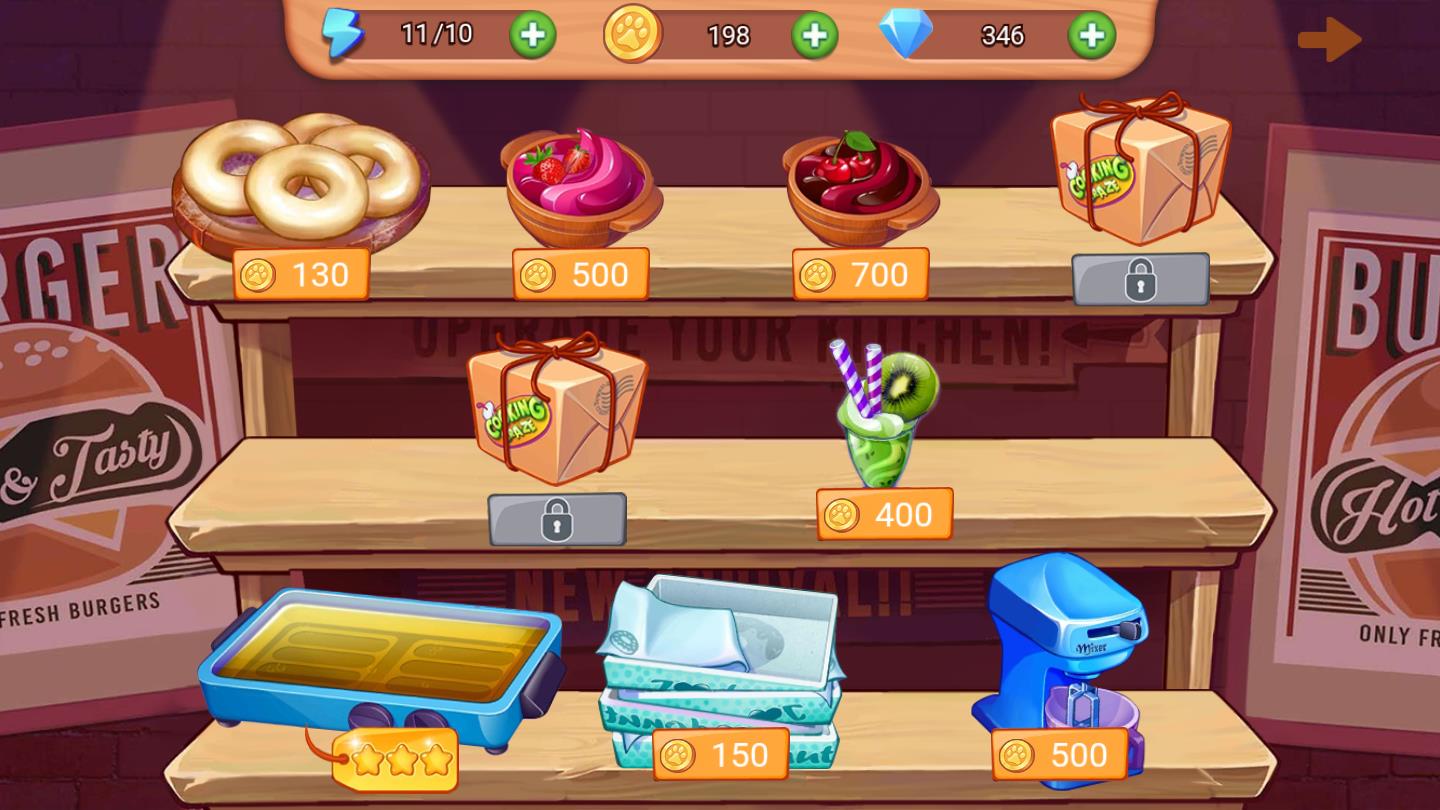1440x810 pixels.
Task: Buy more paw coins with the plus button
Action: pos(815,36)
